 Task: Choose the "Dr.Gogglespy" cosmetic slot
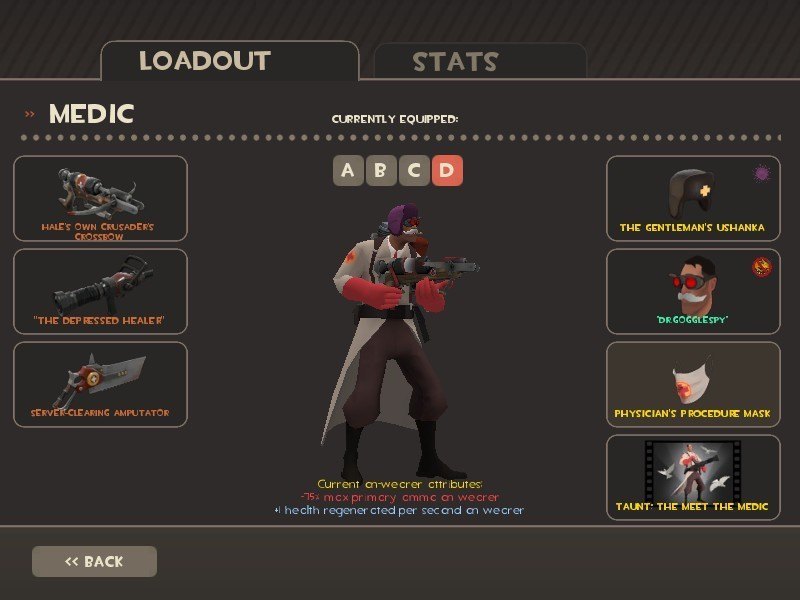(692, 291)
